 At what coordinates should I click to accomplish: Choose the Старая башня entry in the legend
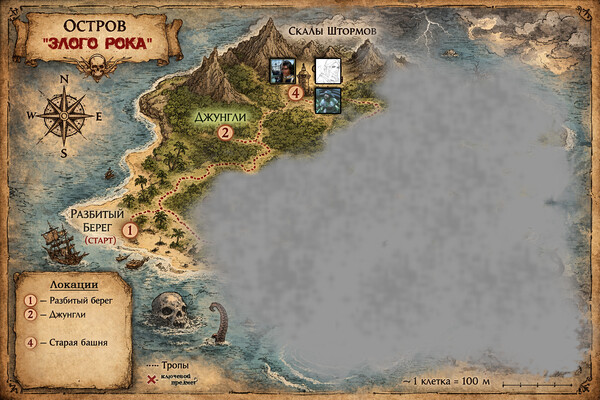68,343
